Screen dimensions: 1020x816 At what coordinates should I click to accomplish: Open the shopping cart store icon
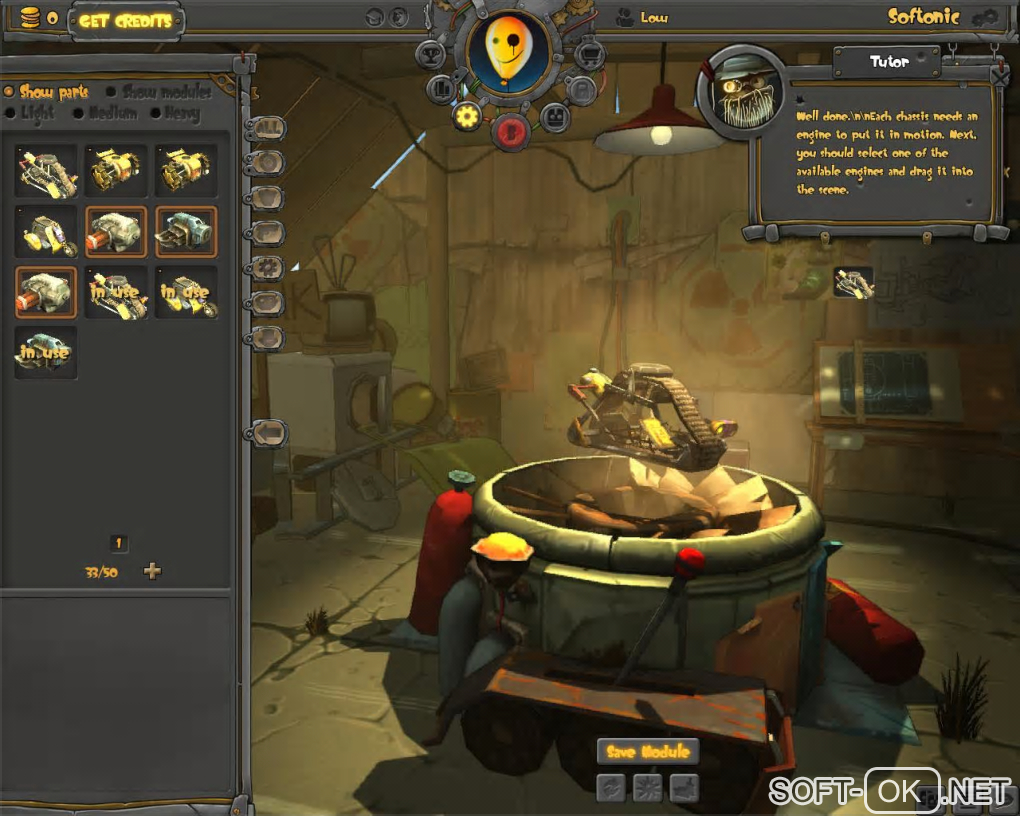pyautogui.click(x=589, y=52)
